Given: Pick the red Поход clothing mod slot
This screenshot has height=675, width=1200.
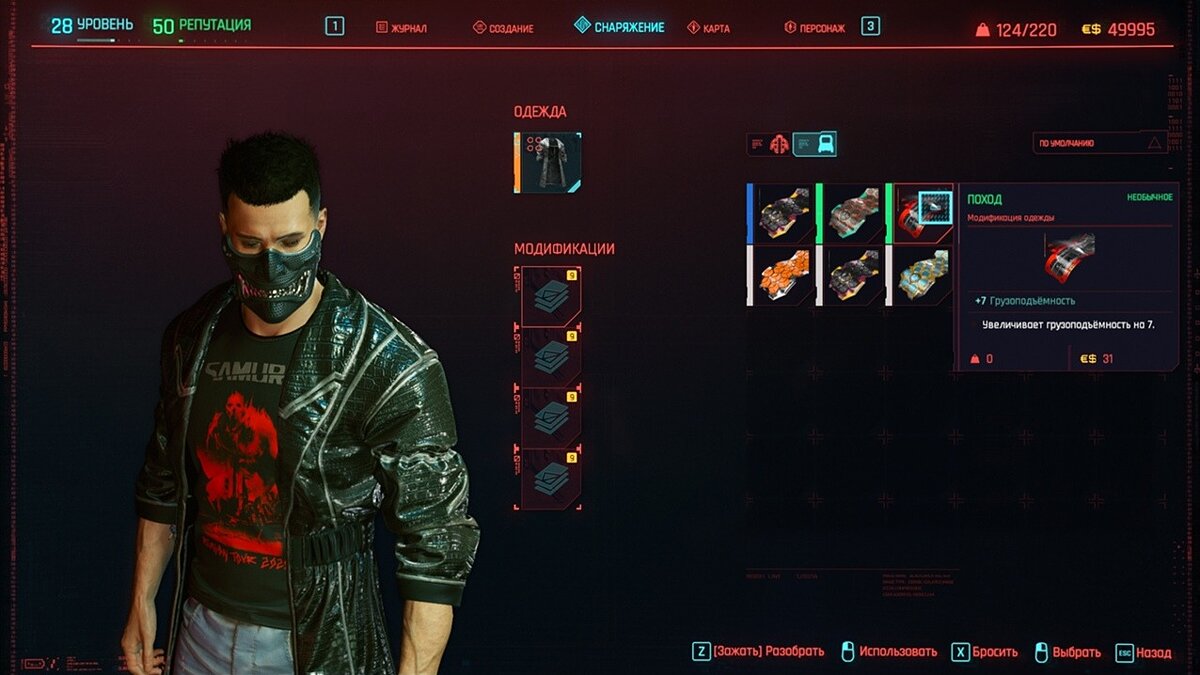Looking at the screenshot, I should point(922,213).
